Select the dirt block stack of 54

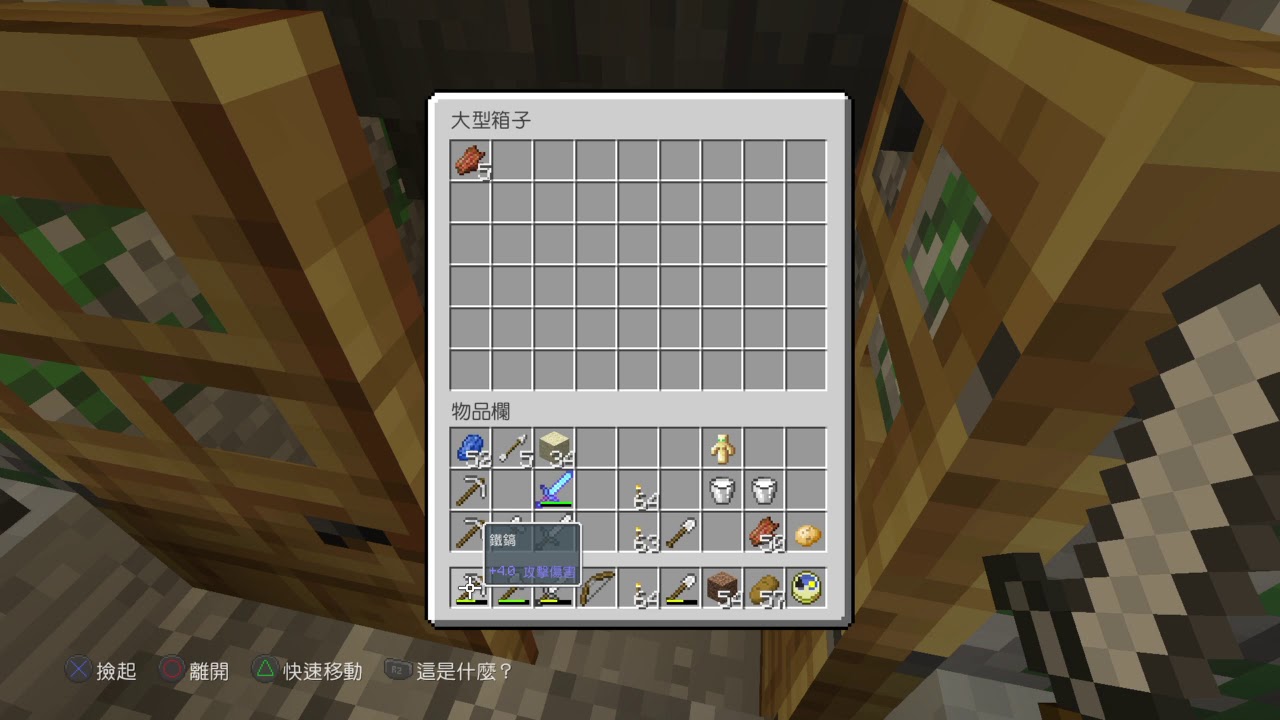(x=722, y=588)
